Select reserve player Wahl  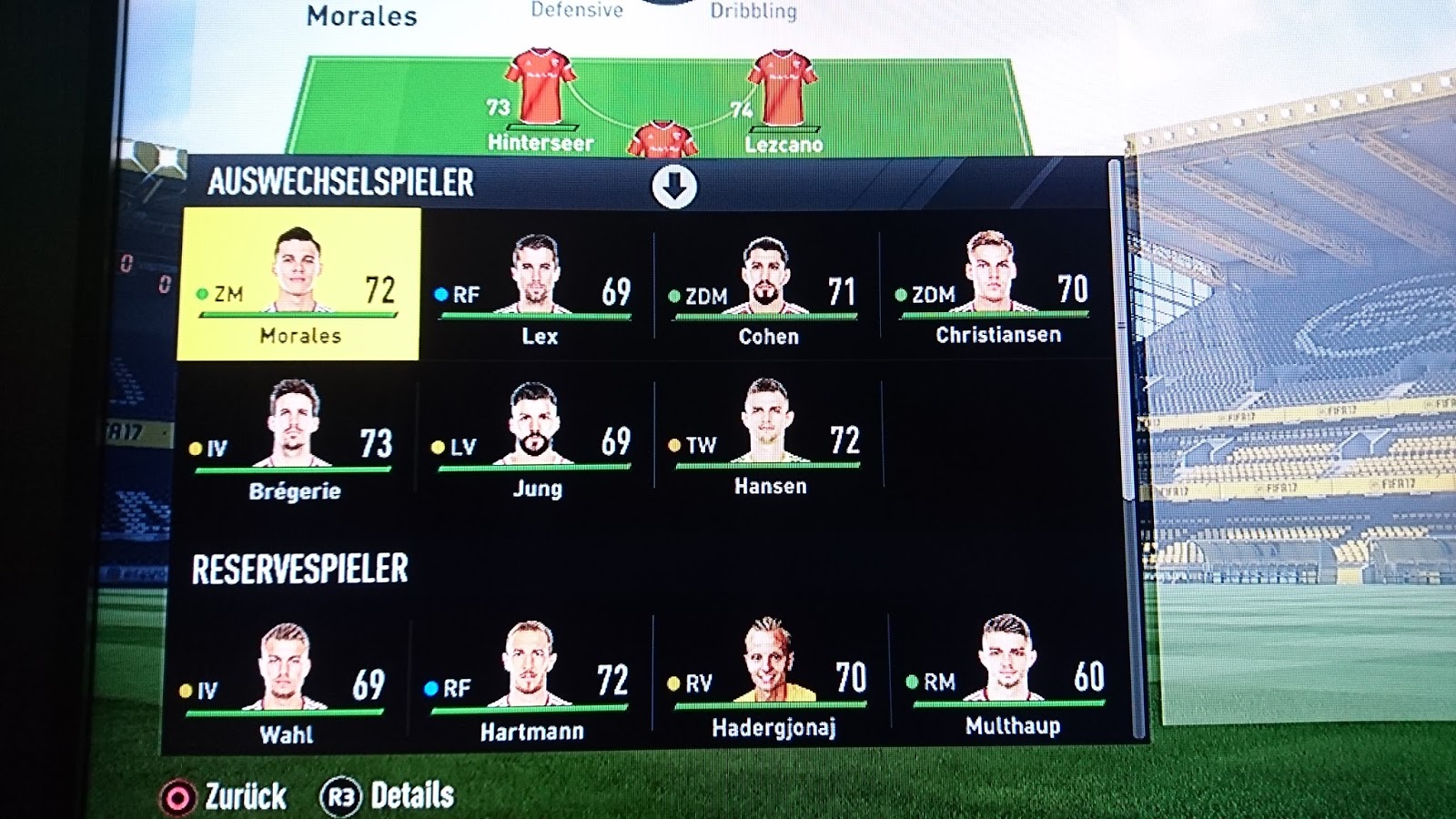coord(286,682)
